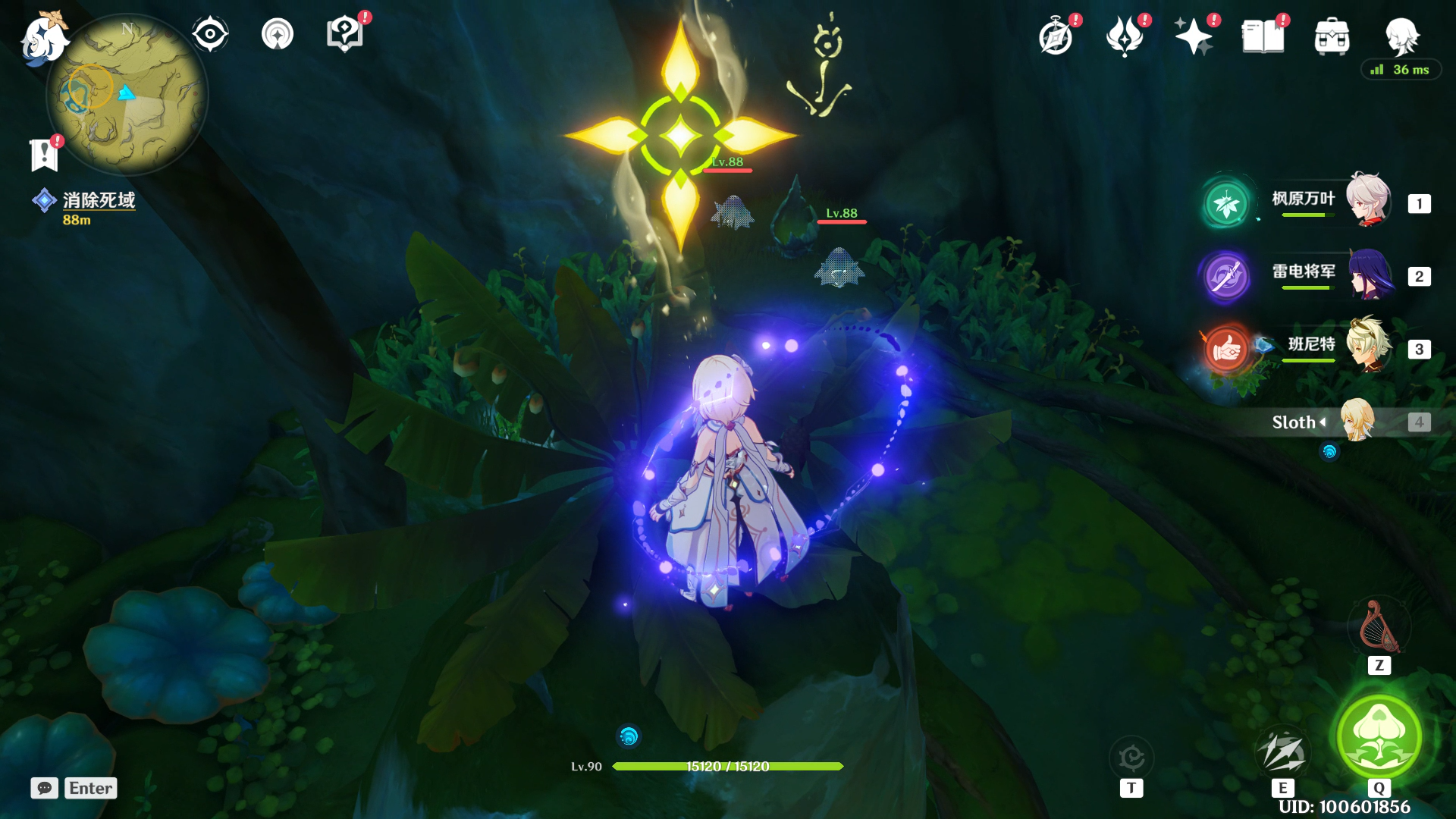The image size is (1456, 819).
Task: Select the 消除死域 quest tracker
Action: coord(98,200)
